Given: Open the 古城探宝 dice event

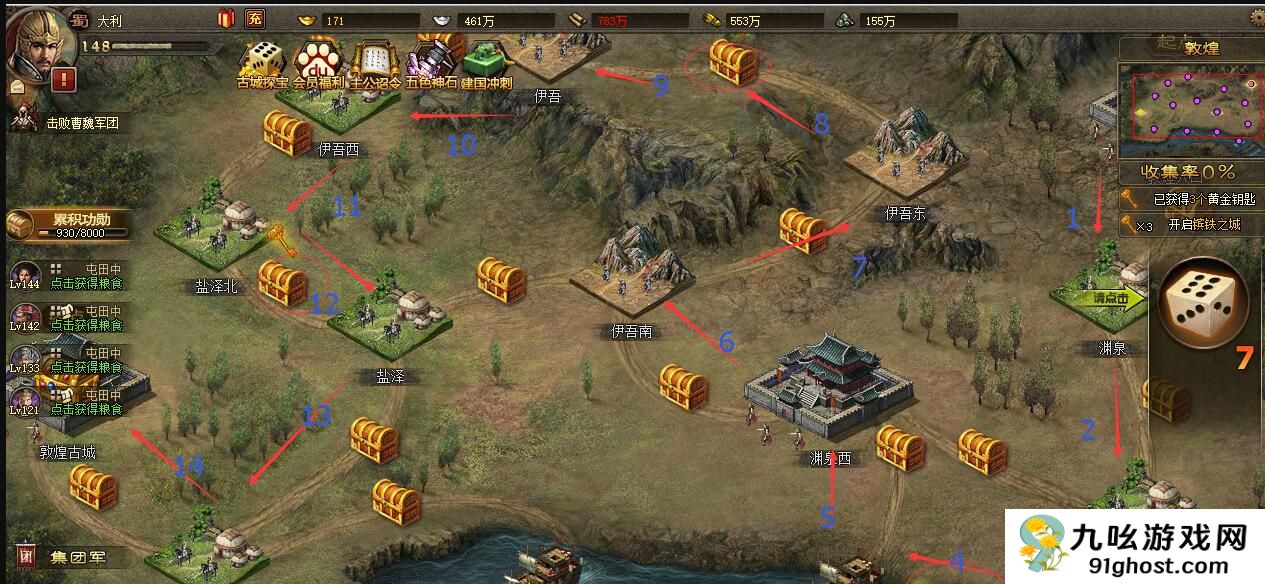Looking at the screenshot, I should (x=263, y=64).
